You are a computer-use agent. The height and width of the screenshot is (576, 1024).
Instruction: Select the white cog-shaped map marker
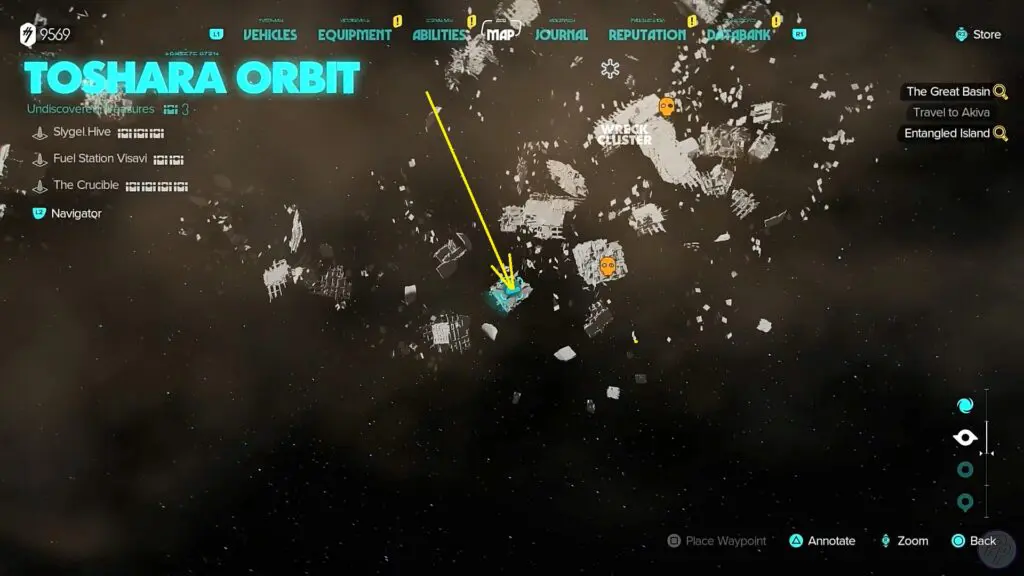(x=610, y=69)
